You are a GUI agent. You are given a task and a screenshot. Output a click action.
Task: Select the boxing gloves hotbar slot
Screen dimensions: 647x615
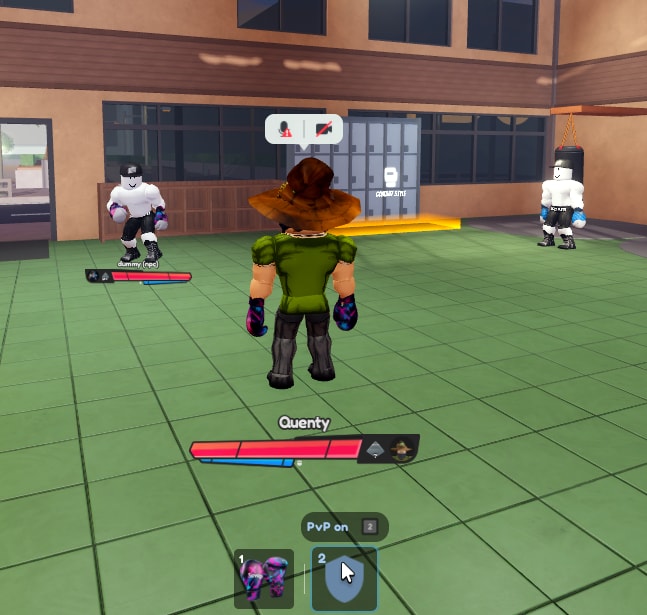coord(263,578)
